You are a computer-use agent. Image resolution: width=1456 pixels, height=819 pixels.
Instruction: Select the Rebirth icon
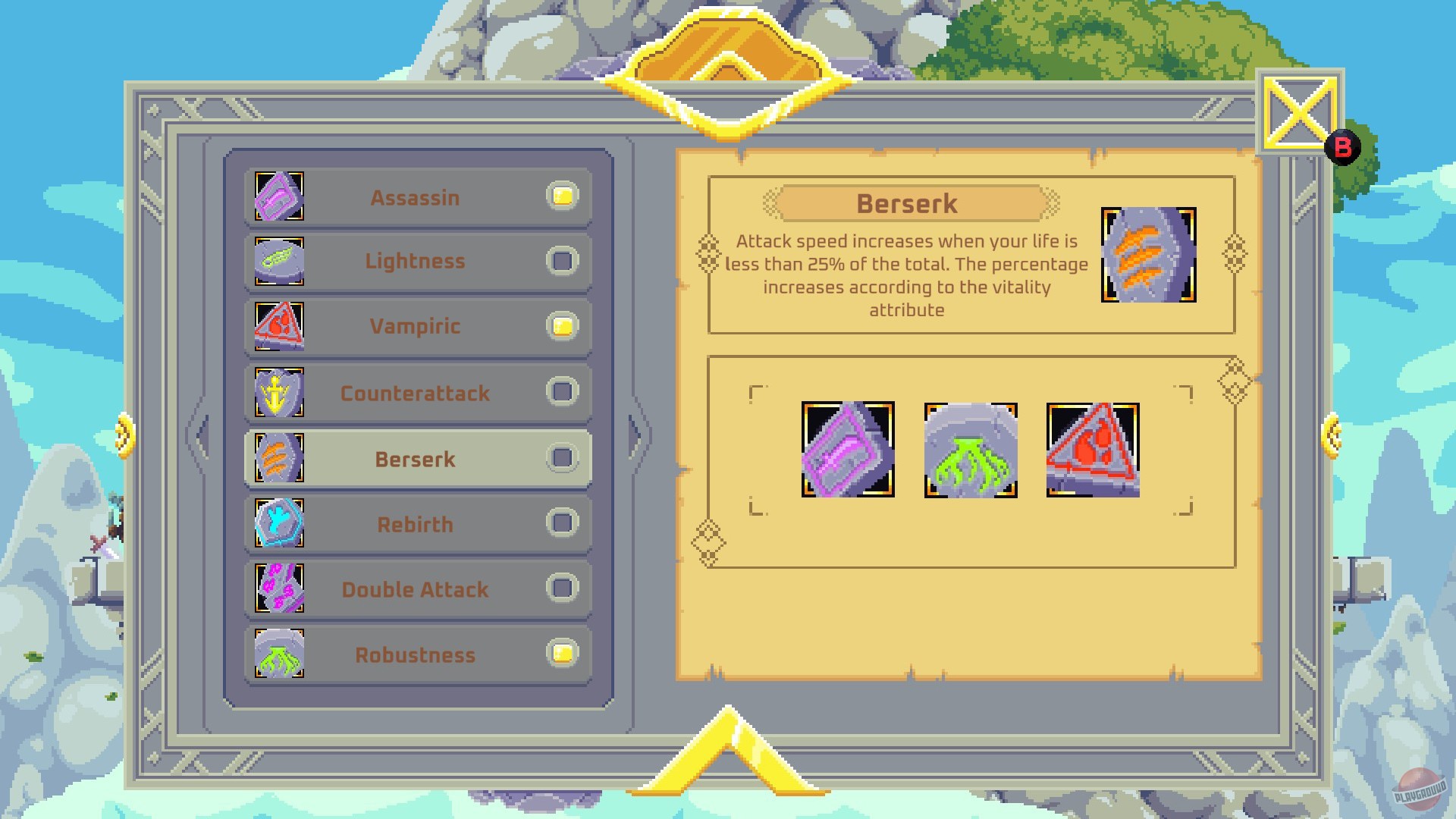click(x=278, y=524)
